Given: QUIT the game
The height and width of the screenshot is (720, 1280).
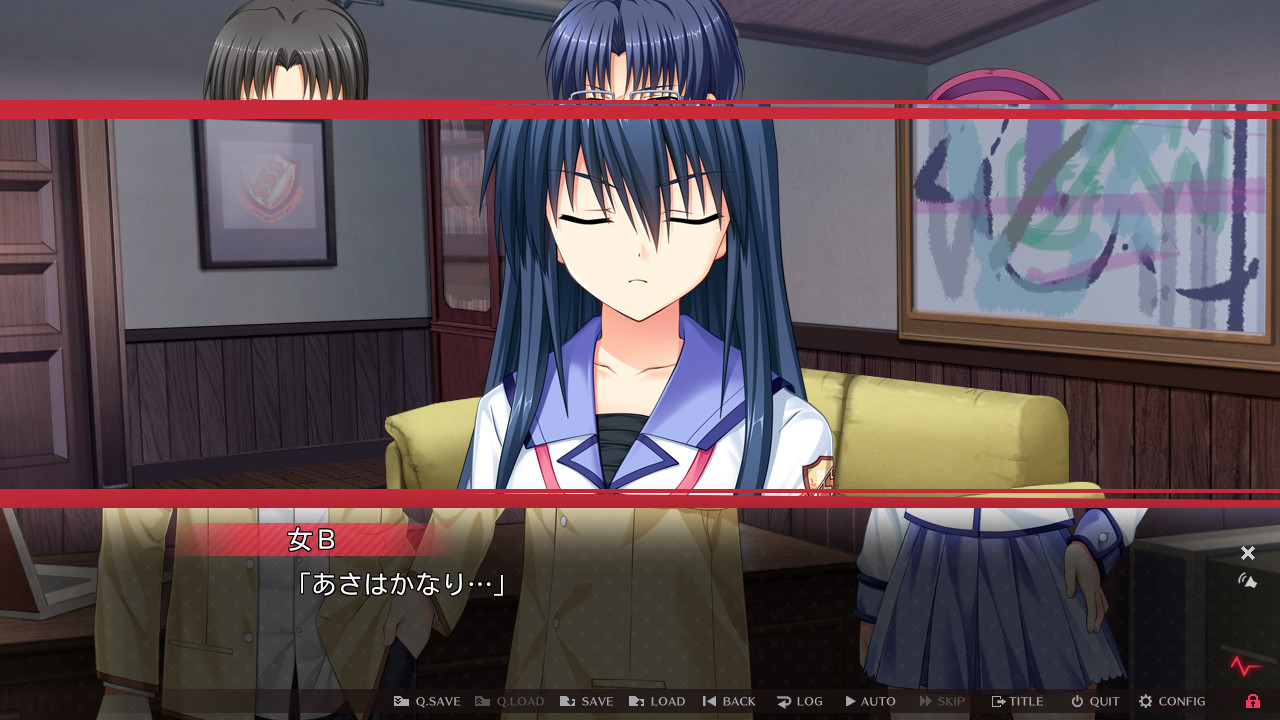Looking at the screenshot, I should (x=1094, y=701).
